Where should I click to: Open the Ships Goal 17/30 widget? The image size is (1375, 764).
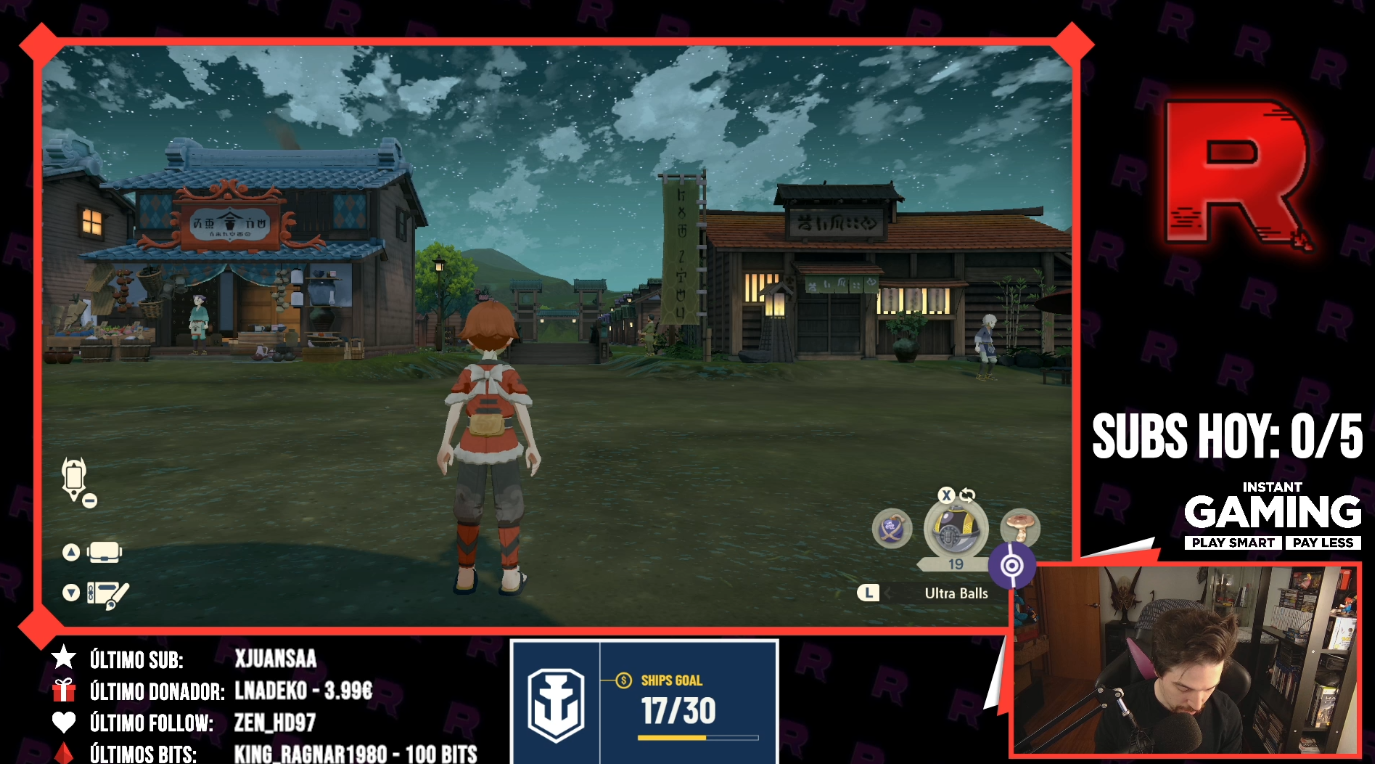point(644,702)
